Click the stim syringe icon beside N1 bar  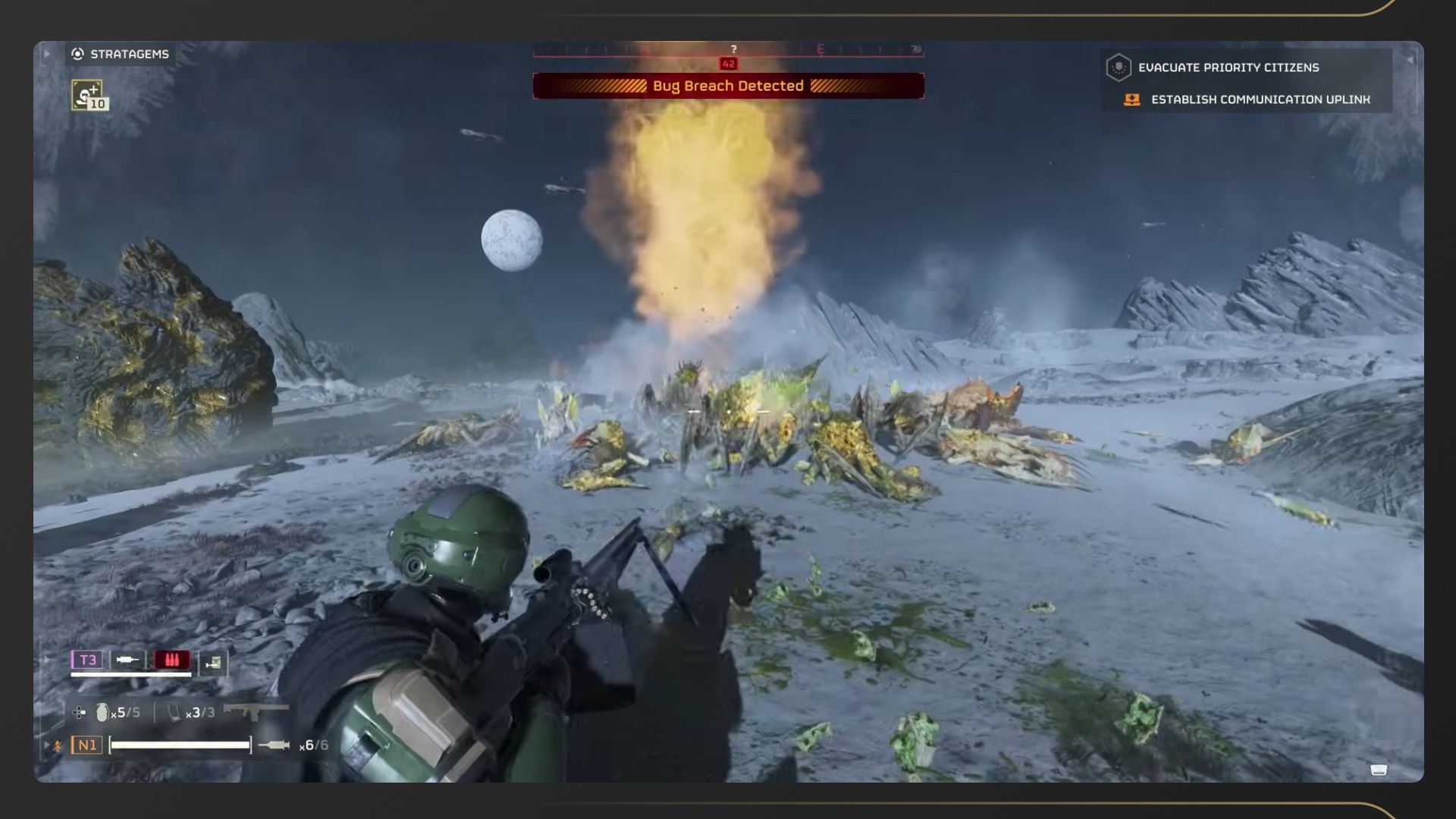click(274, 745)
